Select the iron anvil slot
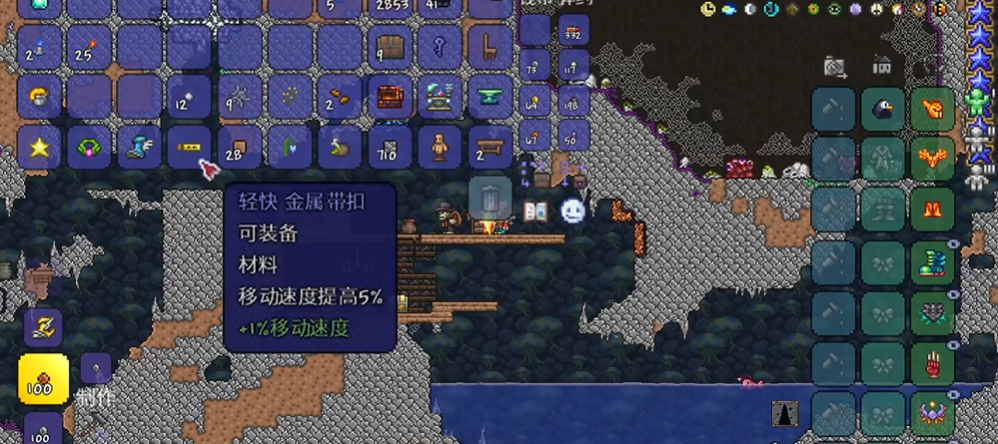998x444 pixels. [x=490, y=96]
